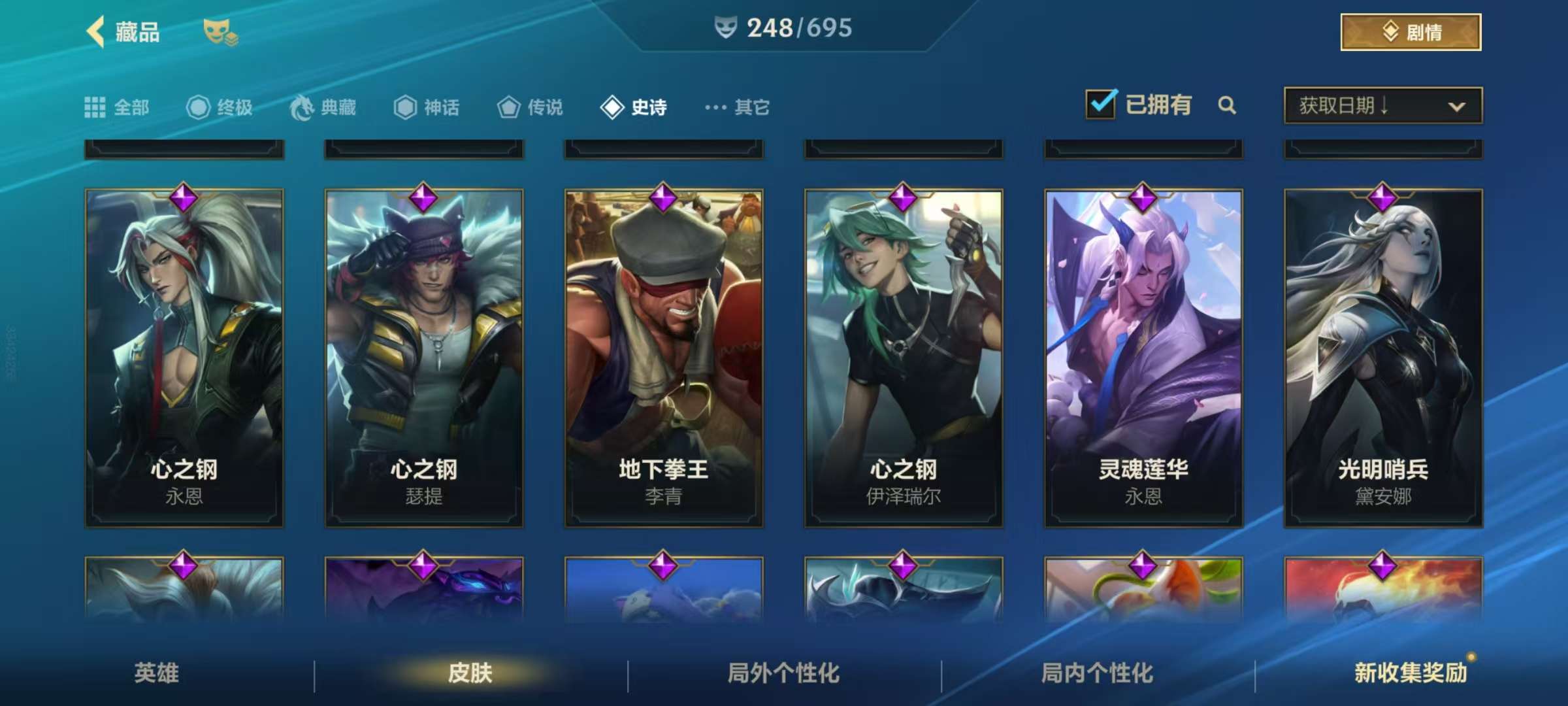Open the 其它 filter options
1568x706 pixels.
738,107
